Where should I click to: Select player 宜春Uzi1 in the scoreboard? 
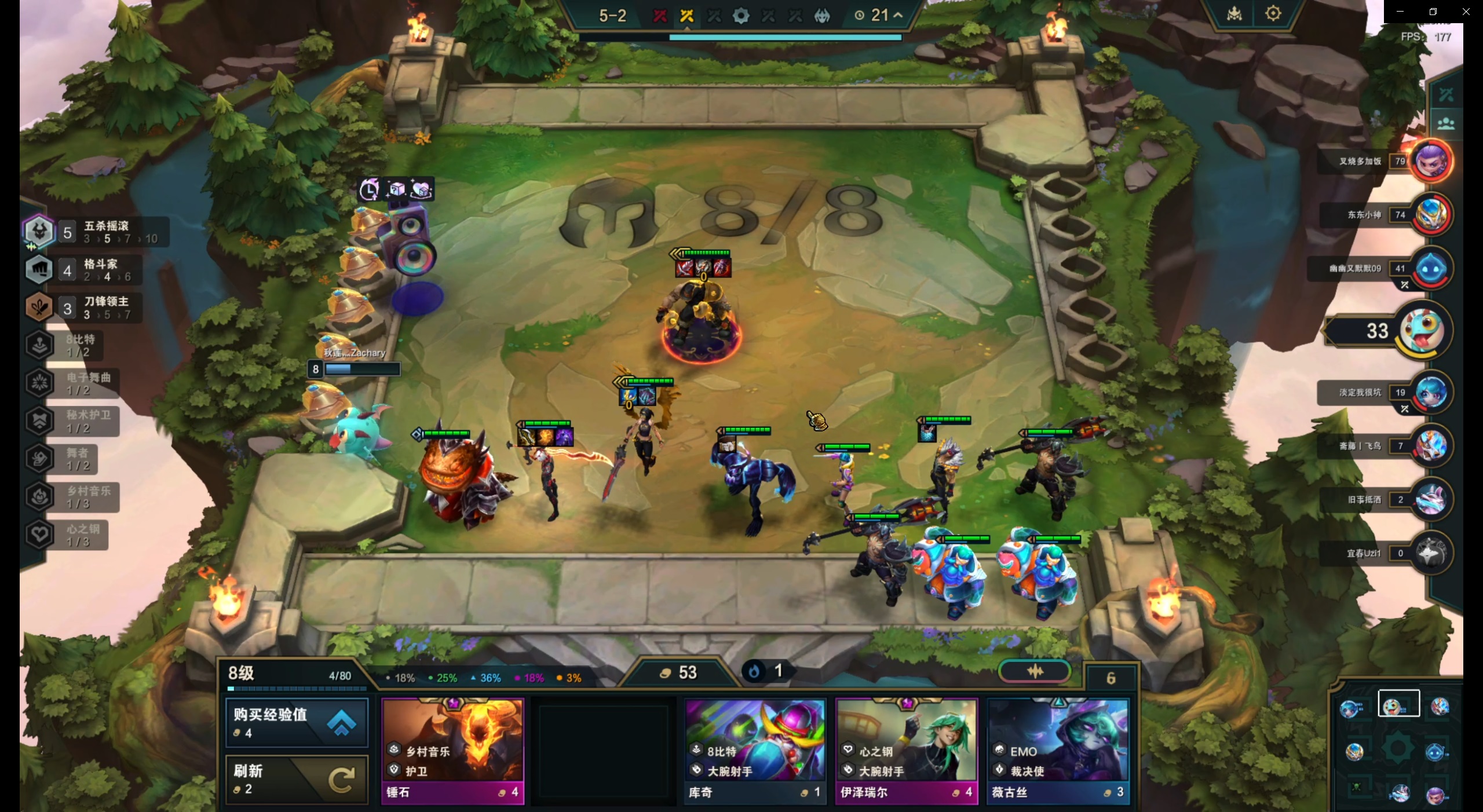(1431, 553)
